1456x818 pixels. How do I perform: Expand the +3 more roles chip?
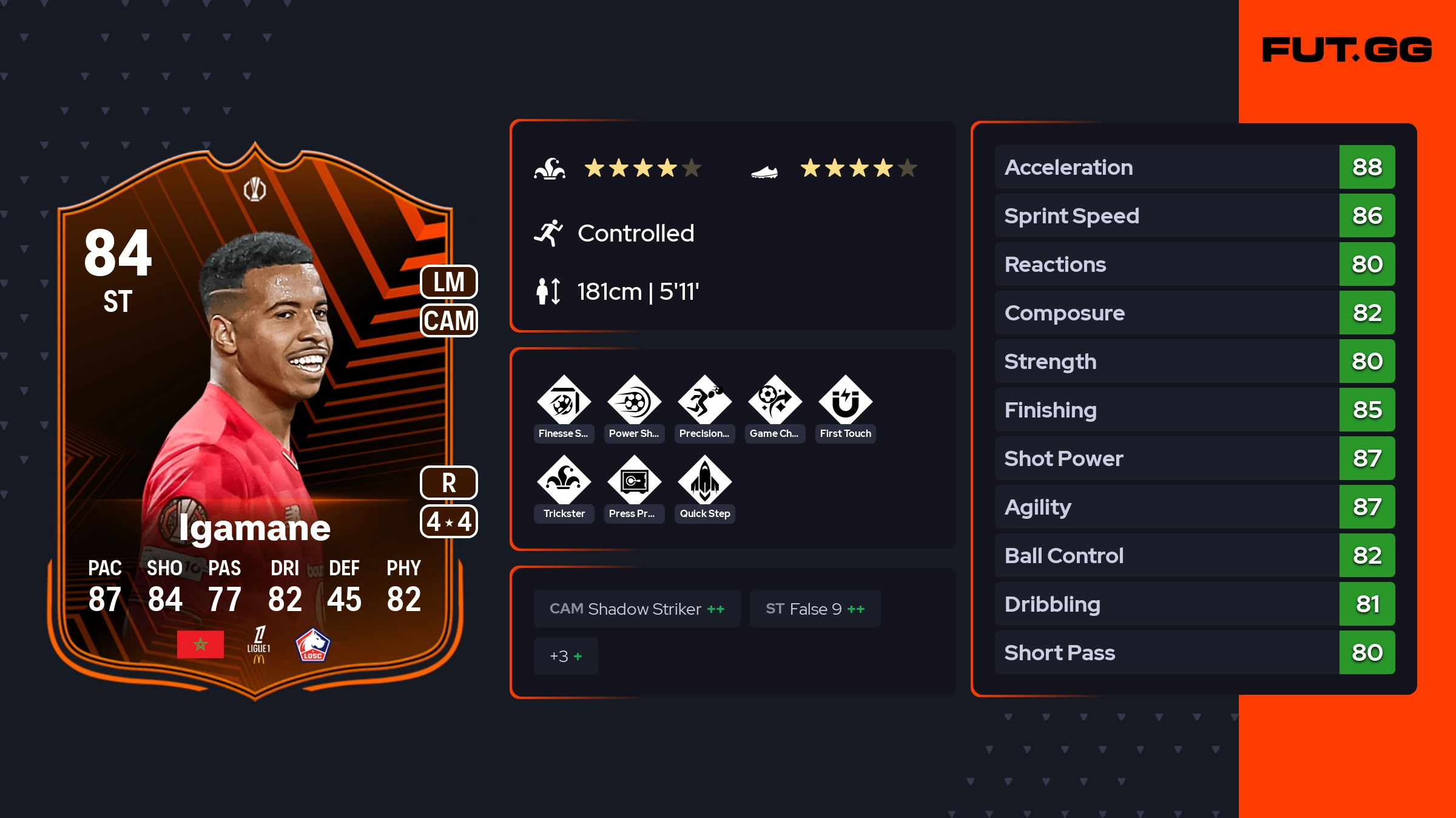tap(565, 656)
